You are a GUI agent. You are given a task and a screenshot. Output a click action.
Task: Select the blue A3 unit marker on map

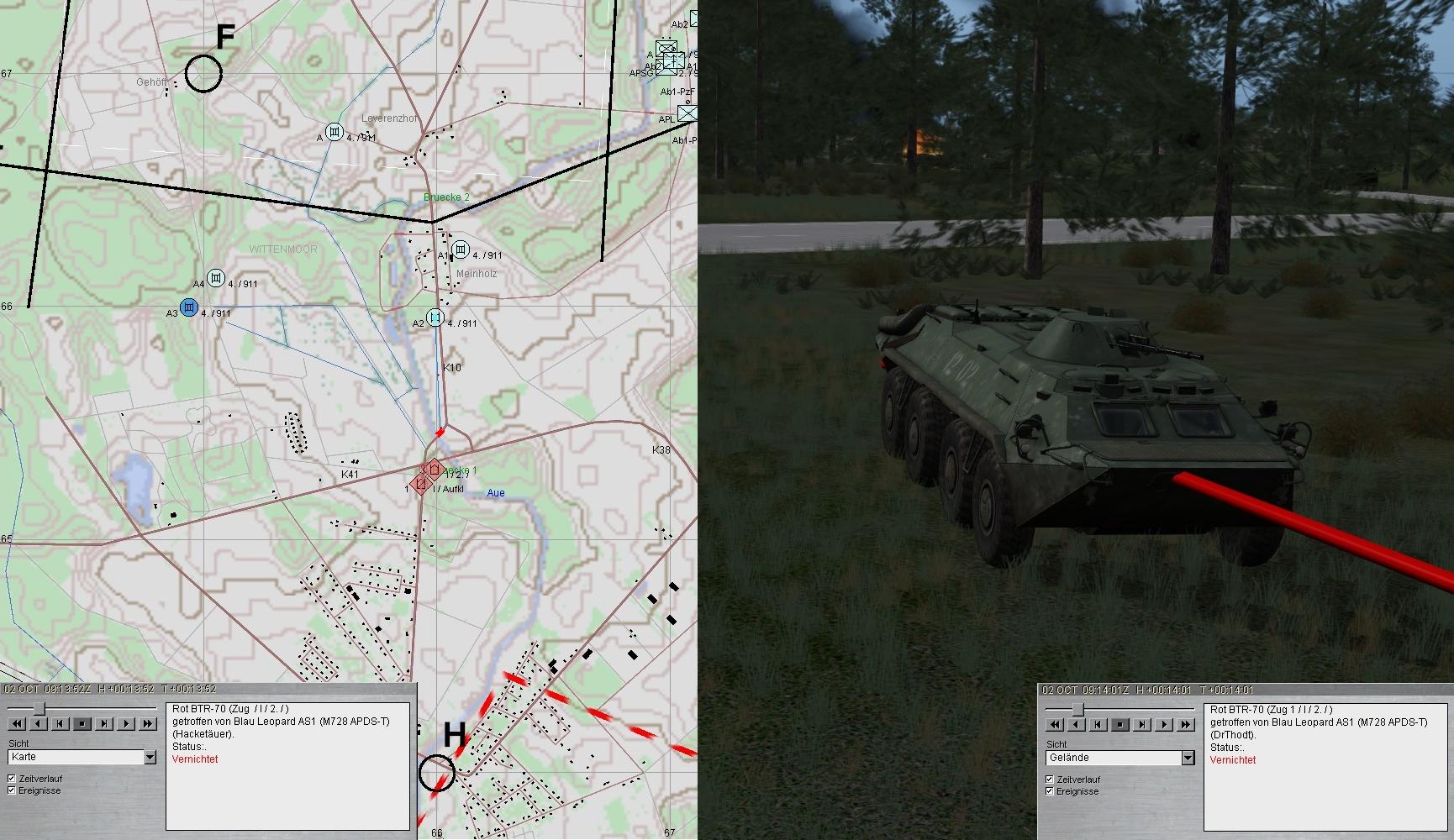[x=189, y=307]
